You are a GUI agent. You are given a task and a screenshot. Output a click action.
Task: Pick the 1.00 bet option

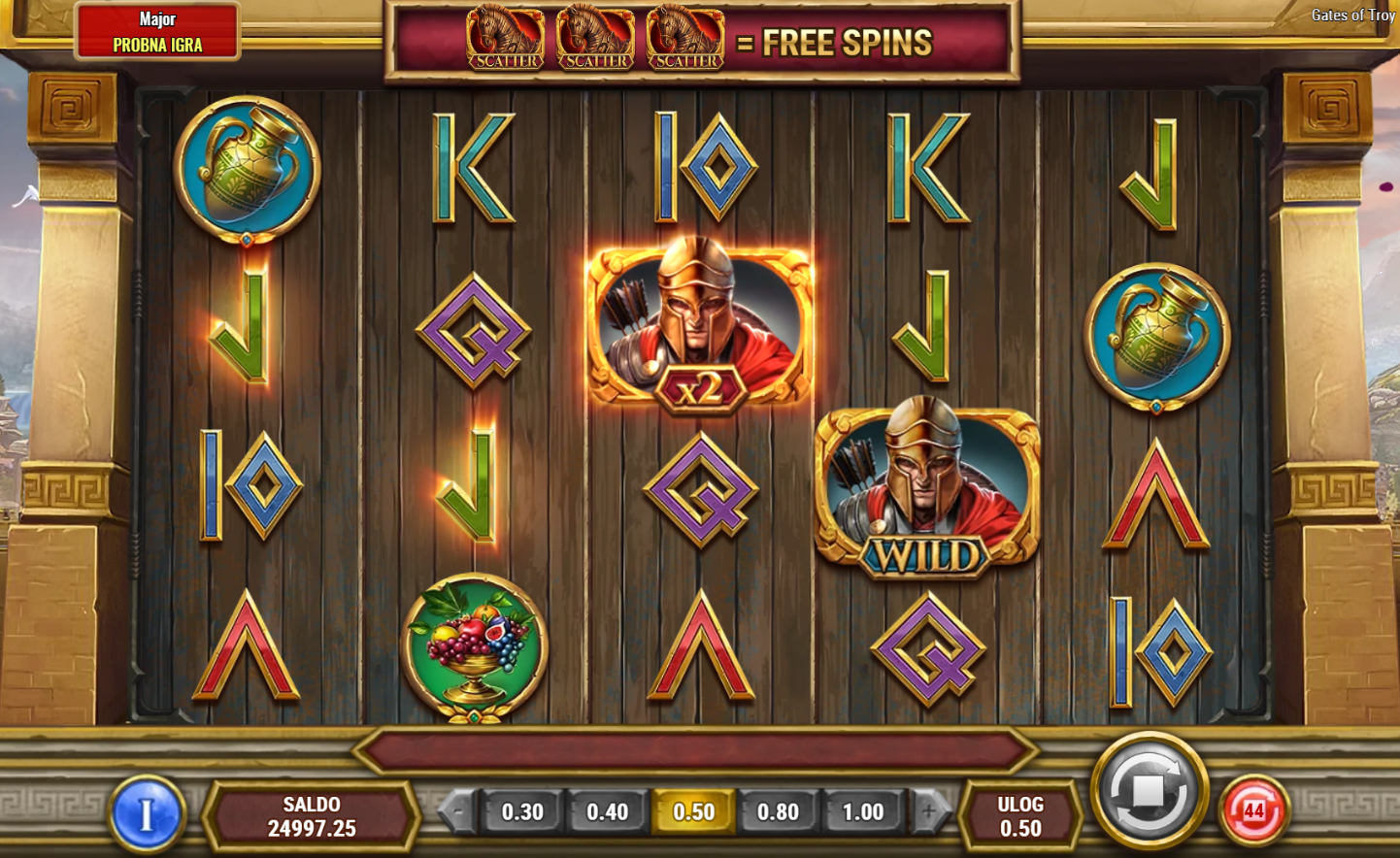863,811
